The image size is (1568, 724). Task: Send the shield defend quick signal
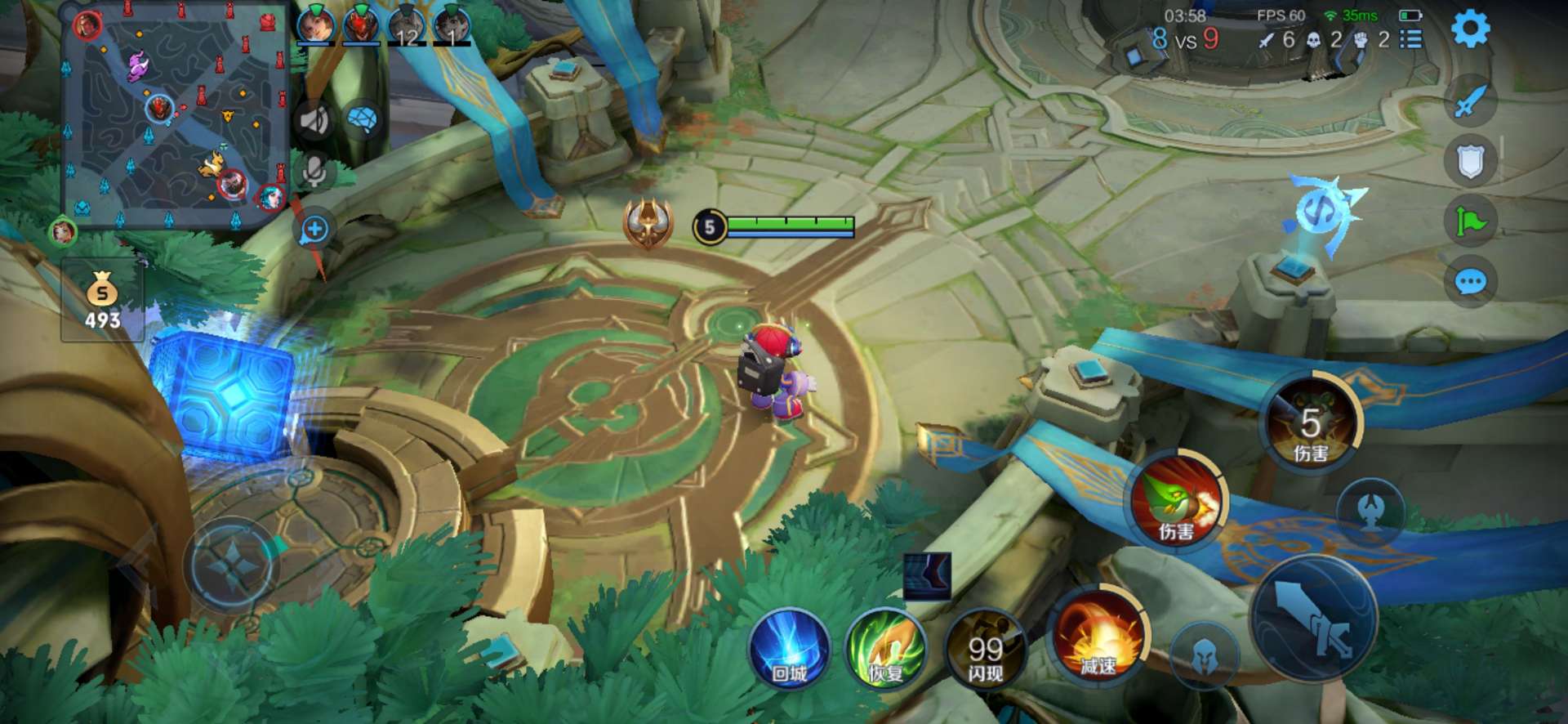(1470, 161)
